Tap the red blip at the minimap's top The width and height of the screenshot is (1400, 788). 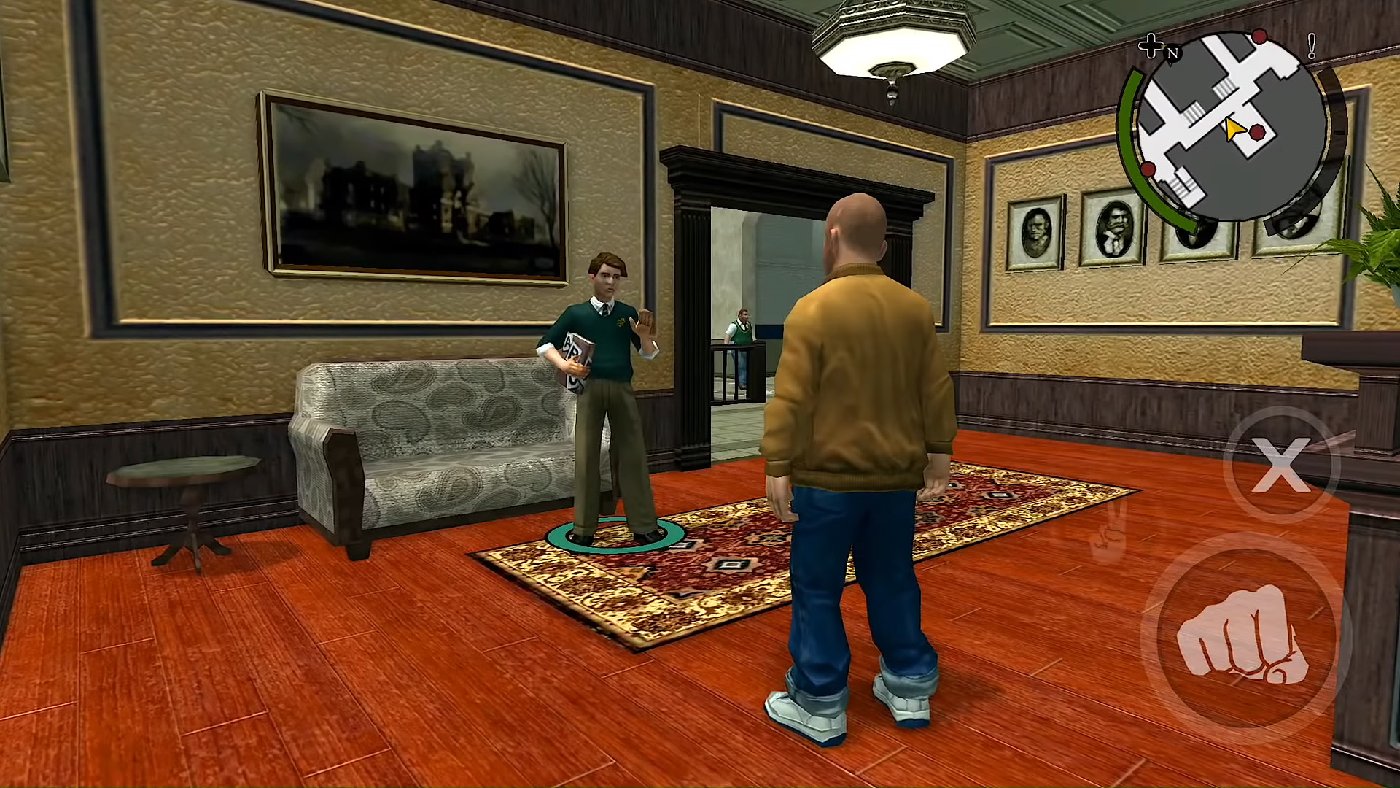point(1258,35)
